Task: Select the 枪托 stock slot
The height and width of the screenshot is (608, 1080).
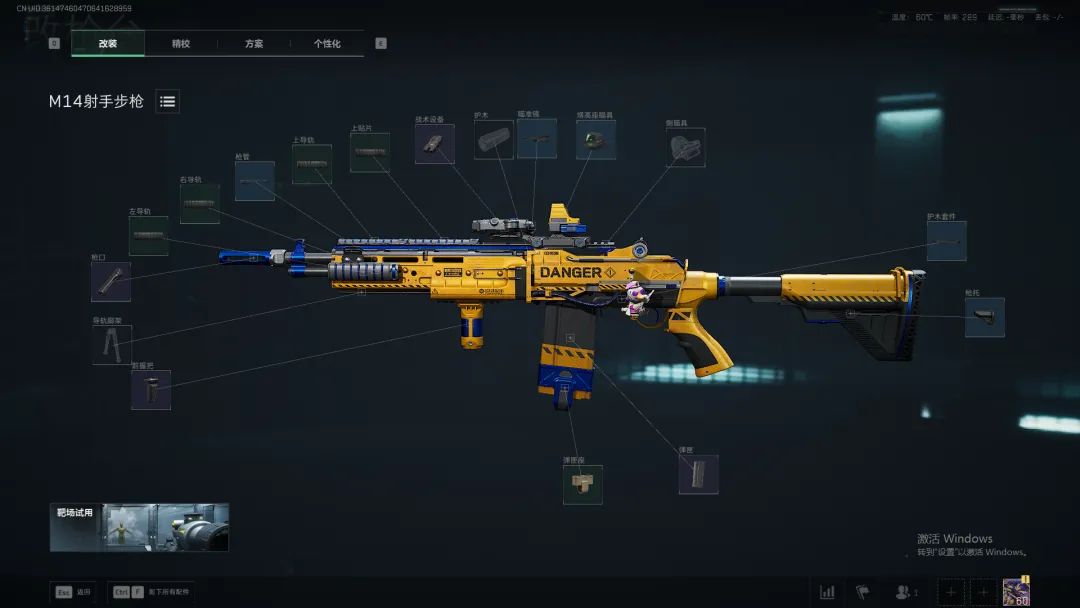Action: [984, 317]
